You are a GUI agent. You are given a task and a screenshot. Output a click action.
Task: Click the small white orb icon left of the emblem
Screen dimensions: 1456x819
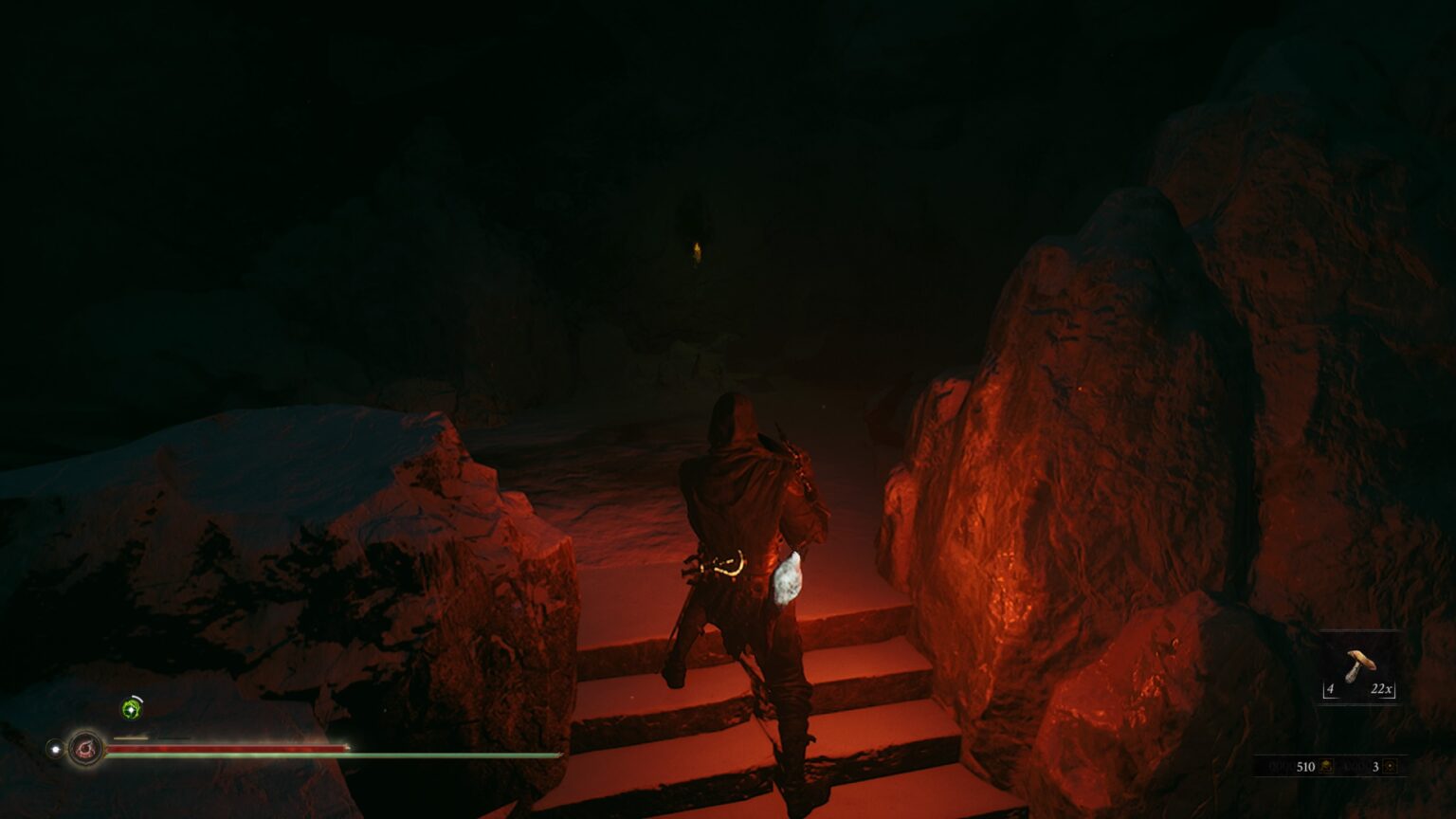[54, 748]
